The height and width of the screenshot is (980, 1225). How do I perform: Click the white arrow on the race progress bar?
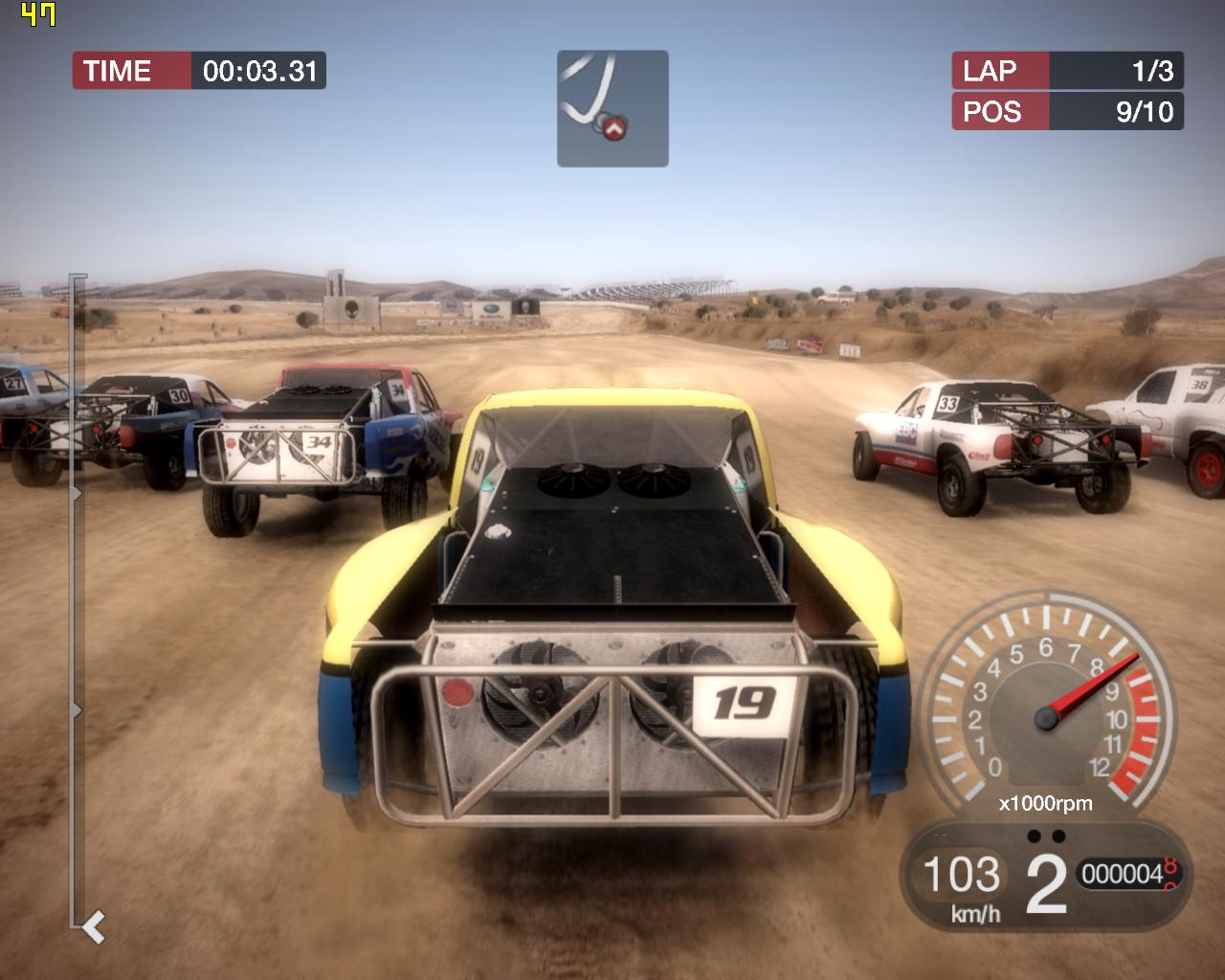pyautogui.click(x=94, y=926)
